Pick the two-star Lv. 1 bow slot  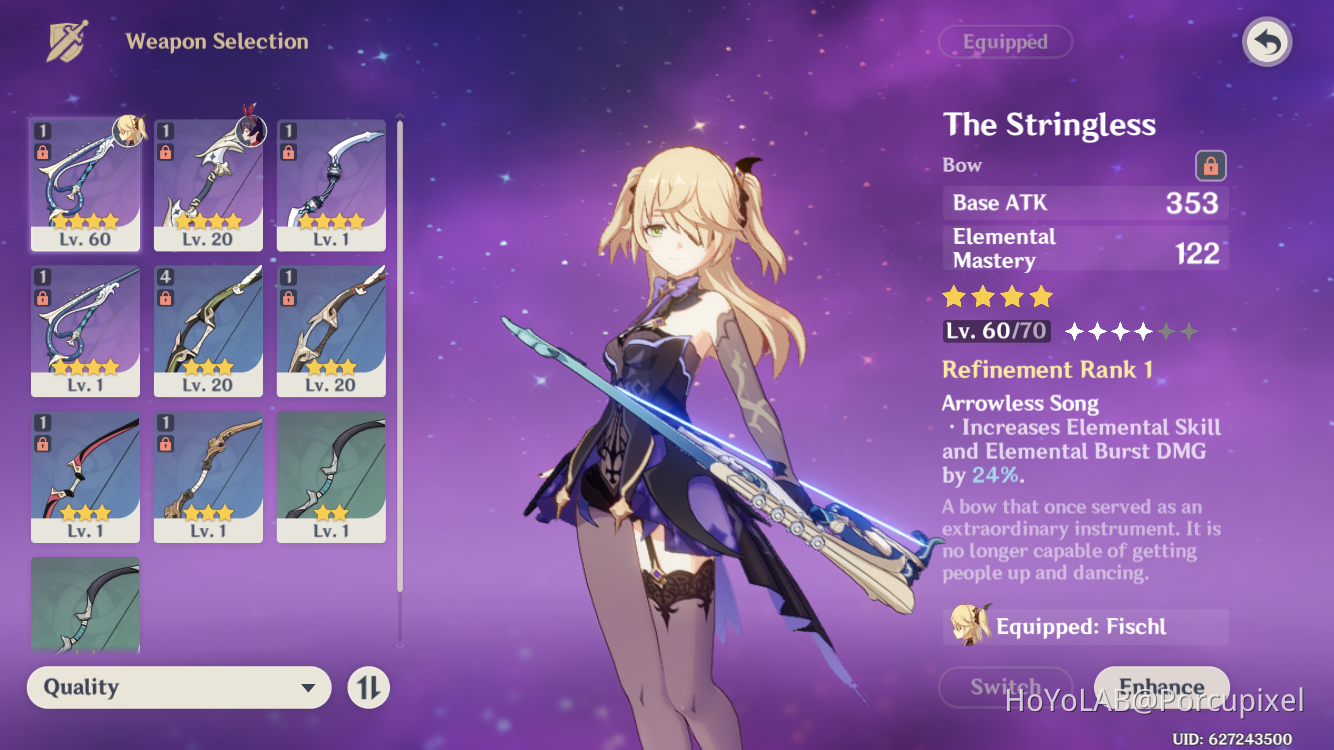click(x=331, y=477)
